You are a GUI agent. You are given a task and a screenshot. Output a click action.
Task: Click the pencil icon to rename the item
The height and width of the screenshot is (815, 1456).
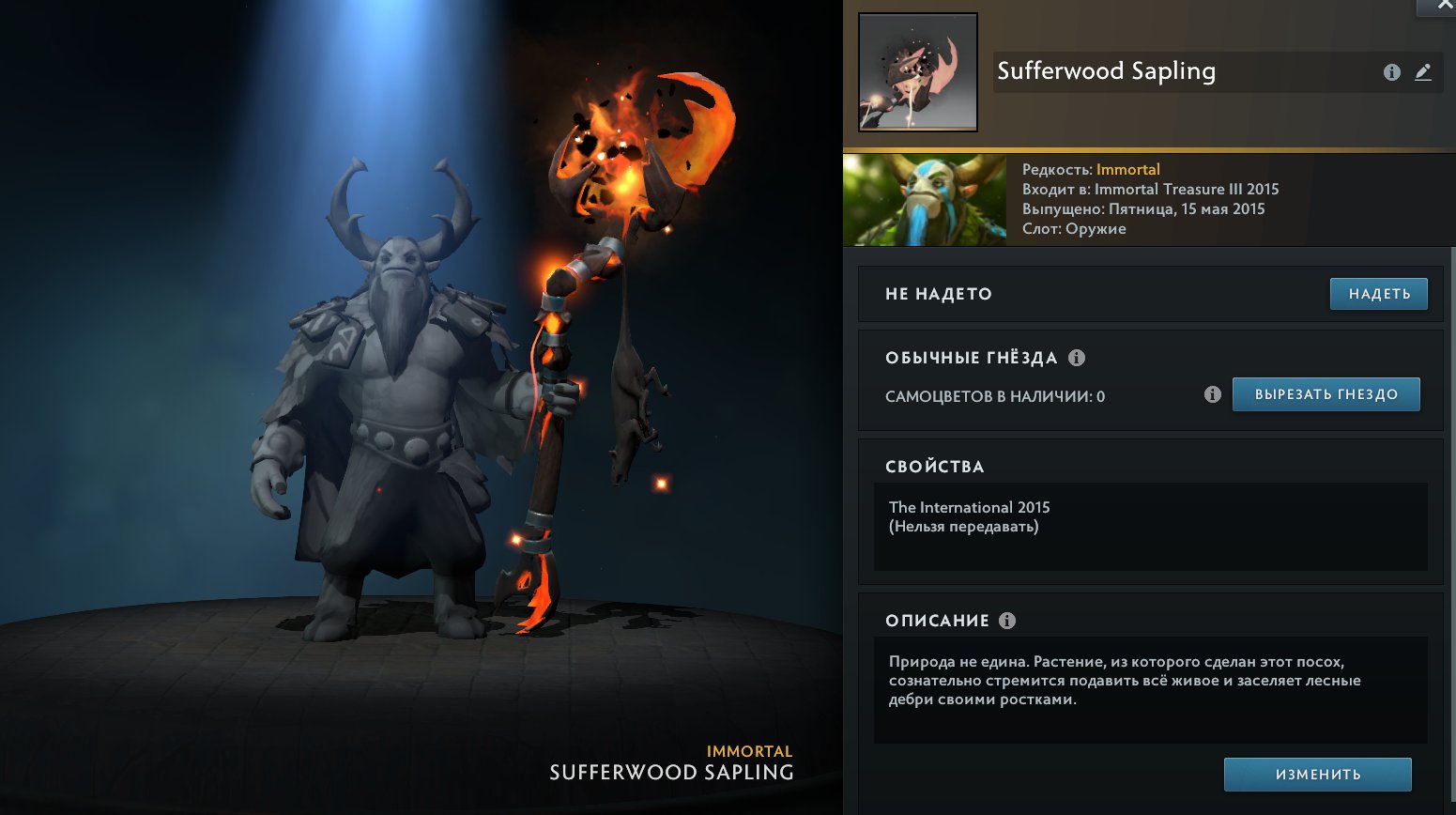pyautogui.click(x=1423, y=71)
